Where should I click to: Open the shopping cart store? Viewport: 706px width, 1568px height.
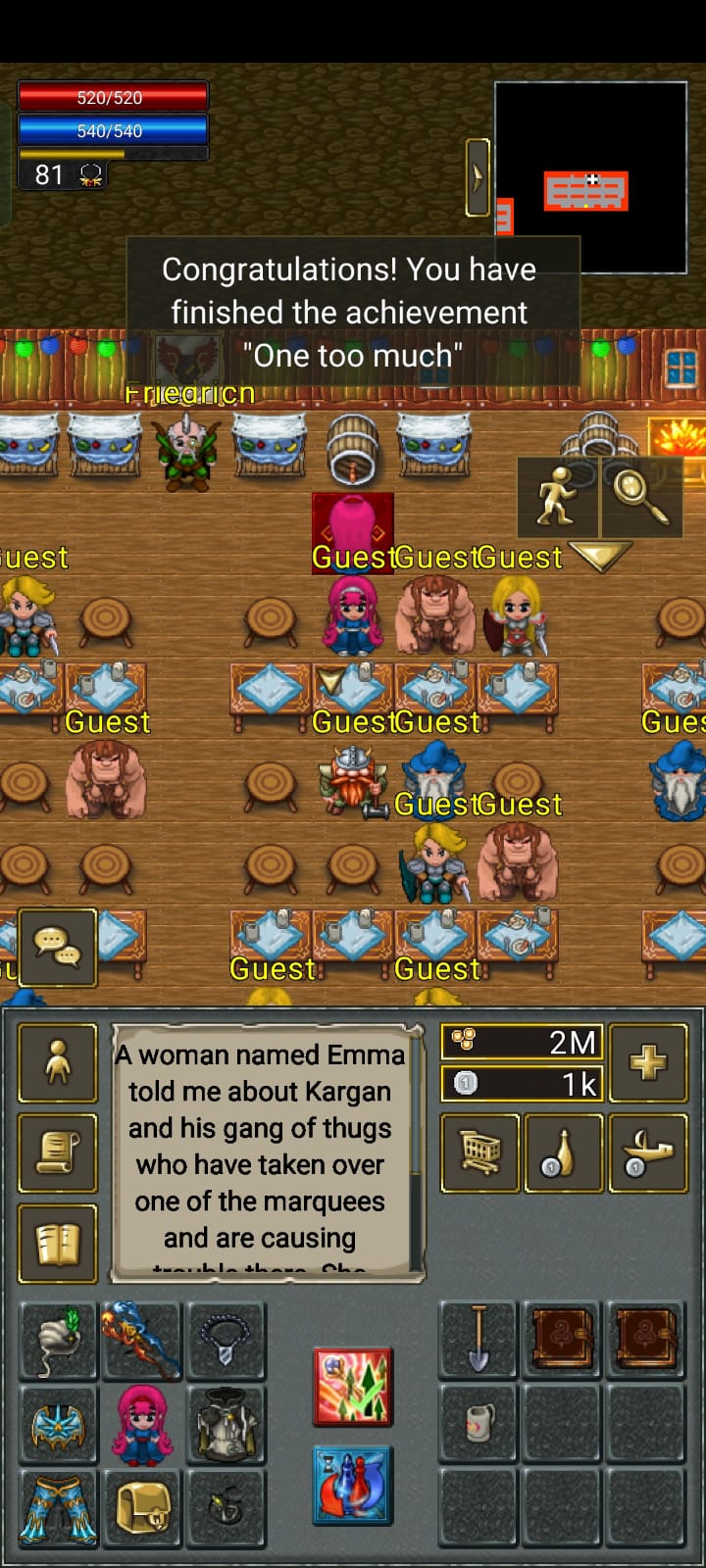[x=480, y=1153]
